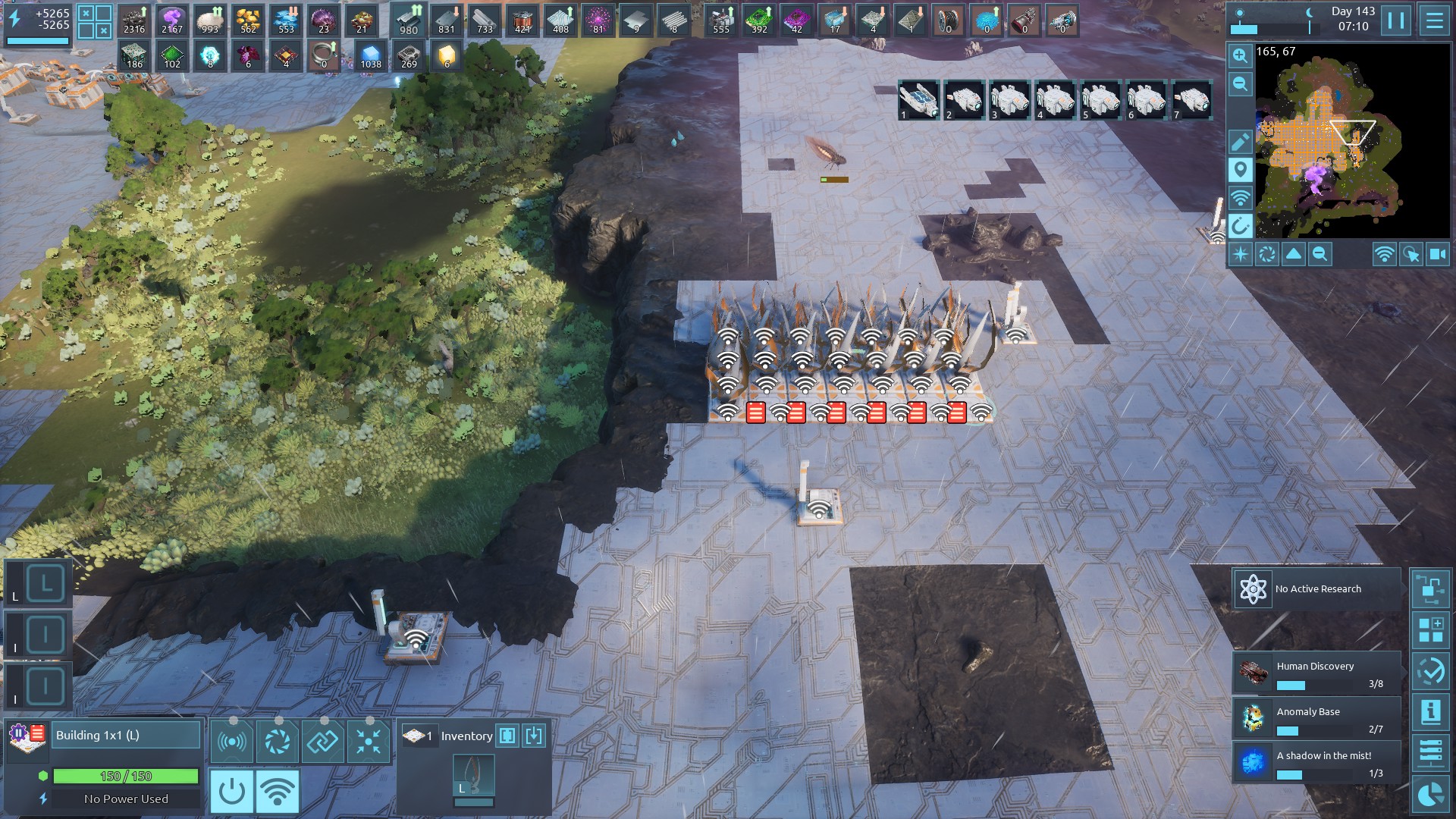The height and width of the screenshot is (819, 1456).
Task: Select the item in the Inventory slot
Action: [x=474, y=776]
